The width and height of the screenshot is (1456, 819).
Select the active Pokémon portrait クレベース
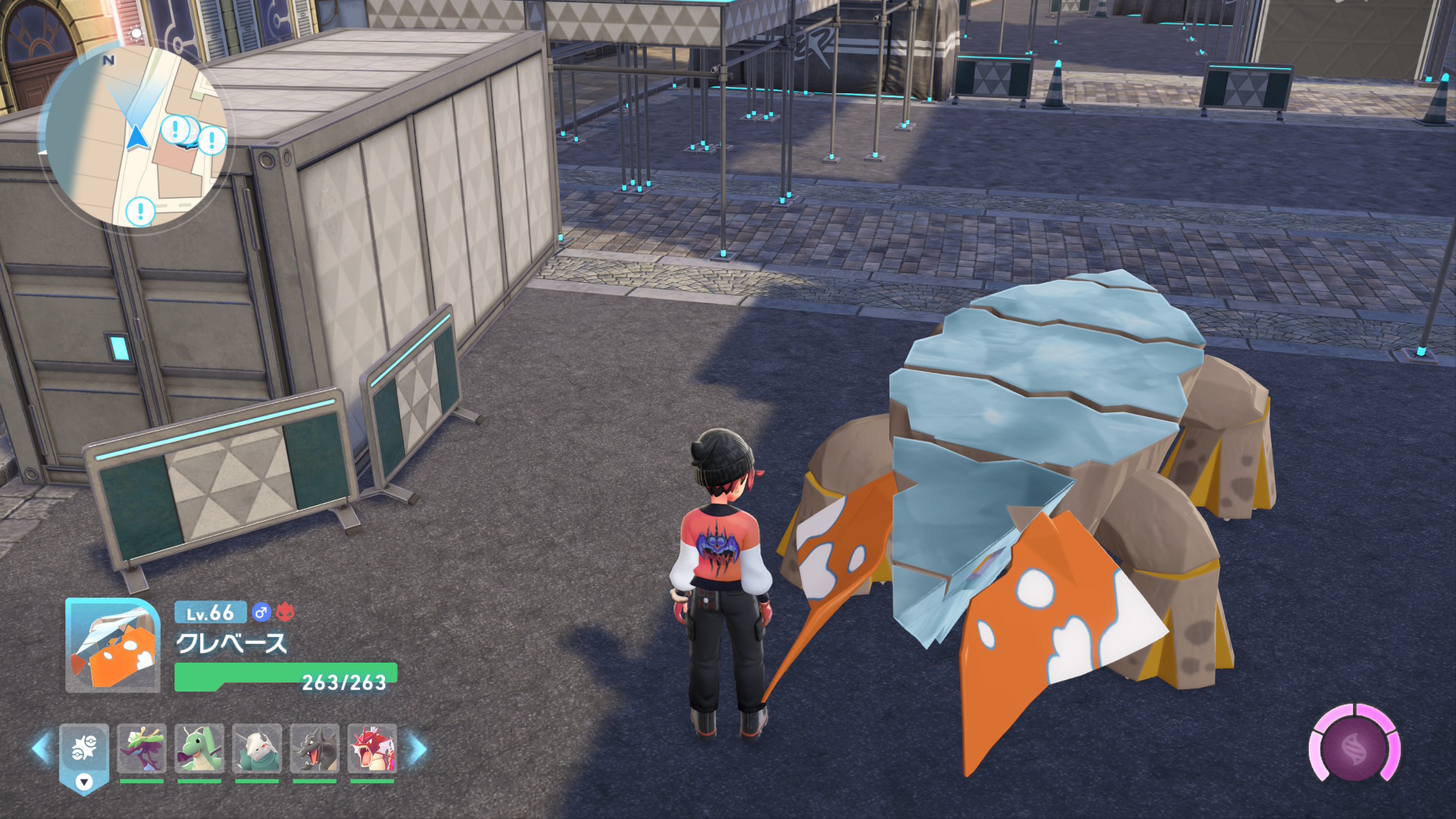point(113,645)
